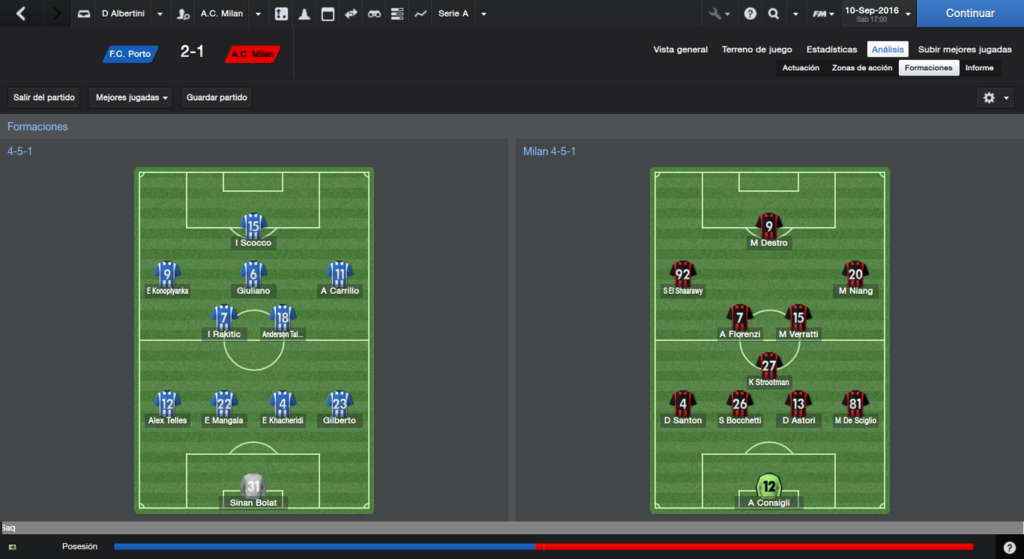Screen dimensions: 1024x559
Task: Click the Continuar button
Action: tap(969, 14)
